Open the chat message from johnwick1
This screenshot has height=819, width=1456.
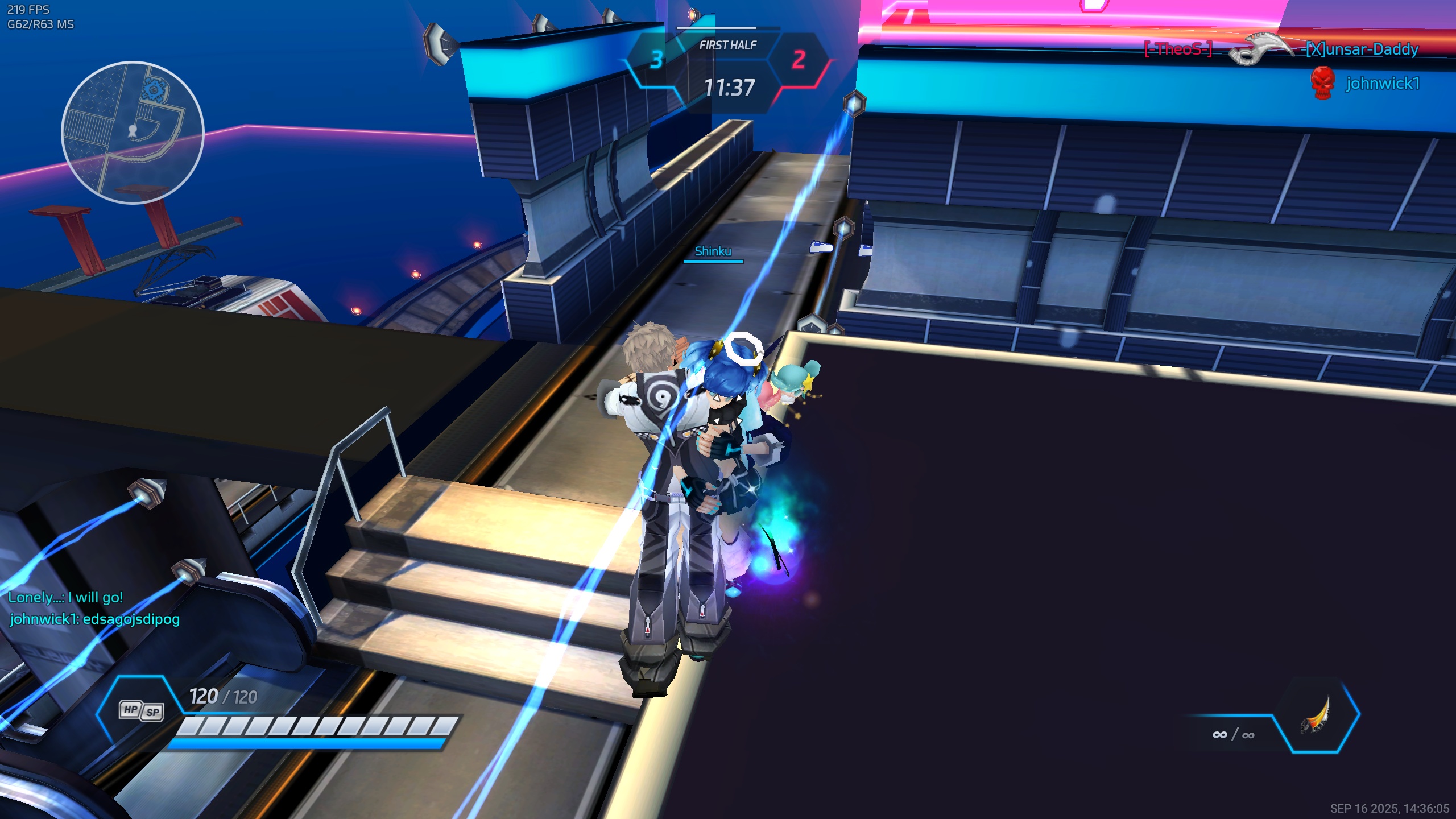coord(94,619)
